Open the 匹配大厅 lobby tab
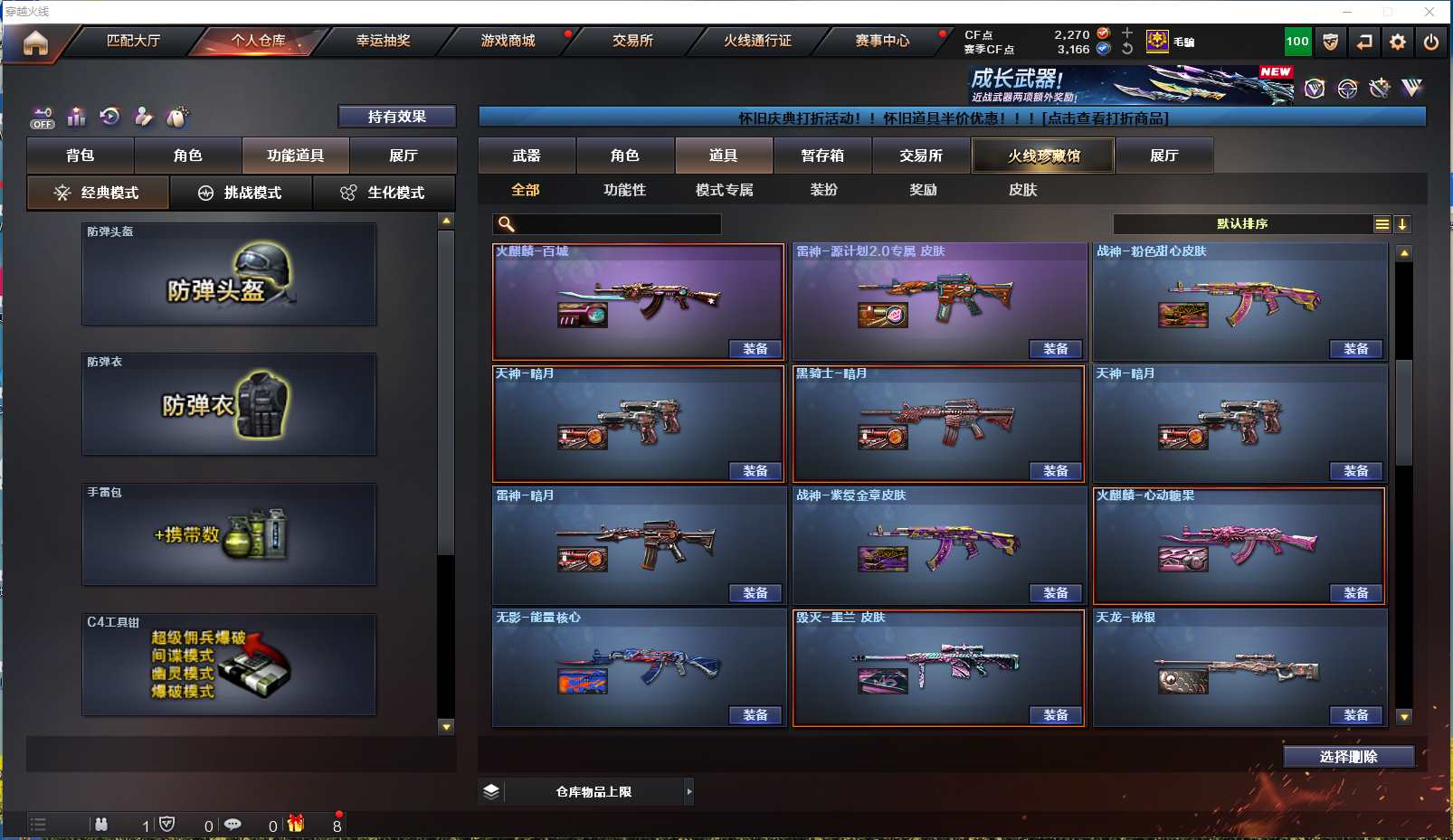Image resolution: width=1453 pixels, height=840 pixels. (133, 41)
